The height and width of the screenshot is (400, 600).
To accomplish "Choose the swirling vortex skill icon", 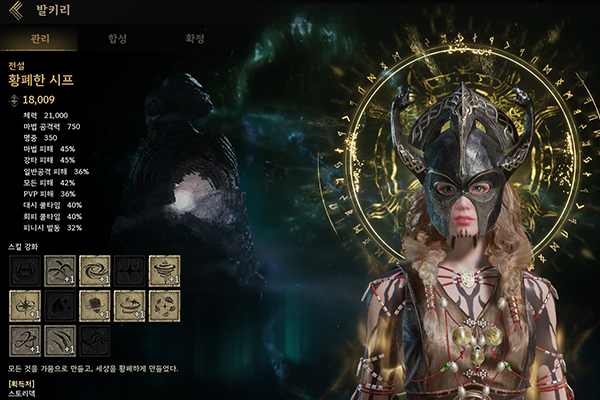I will pyautogui.click(x=95, y=271).
